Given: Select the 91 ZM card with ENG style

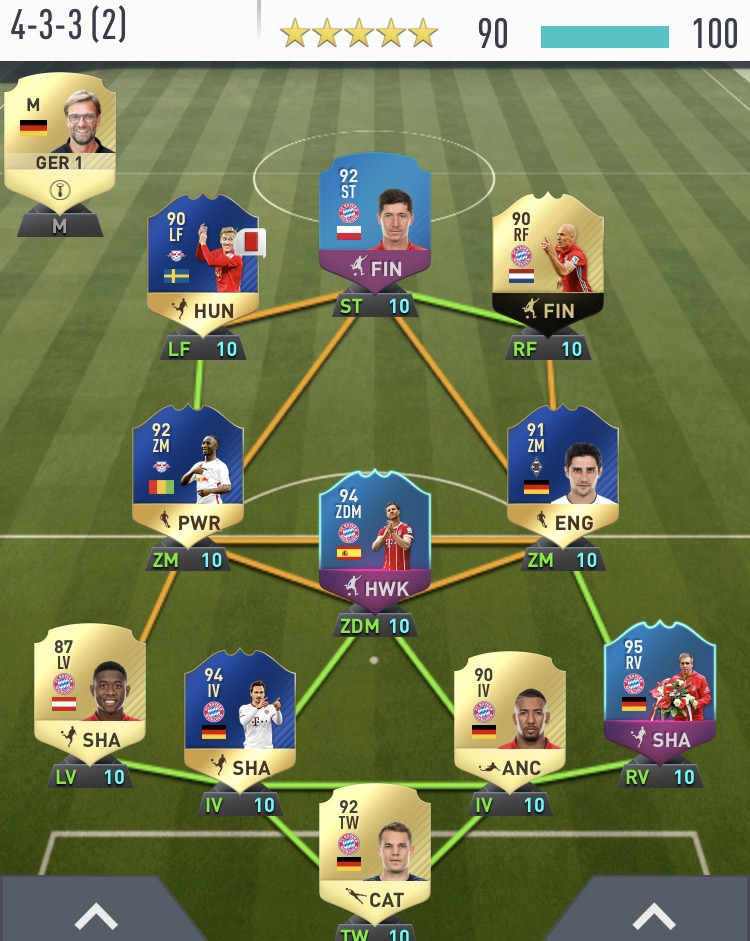Looking at the screenshot, I should click(x=562, y=472).
